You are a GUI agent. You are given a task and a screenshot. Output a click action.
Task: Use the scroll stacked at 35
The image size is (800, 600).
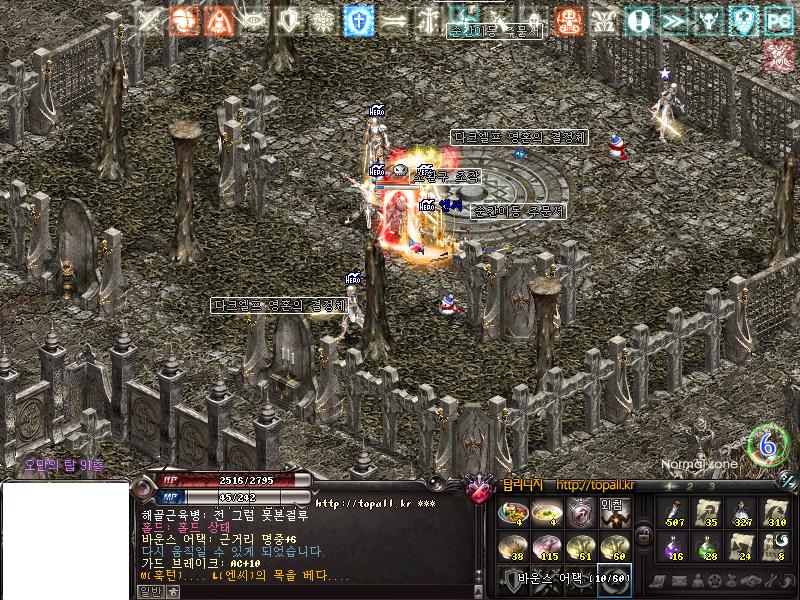708,513
